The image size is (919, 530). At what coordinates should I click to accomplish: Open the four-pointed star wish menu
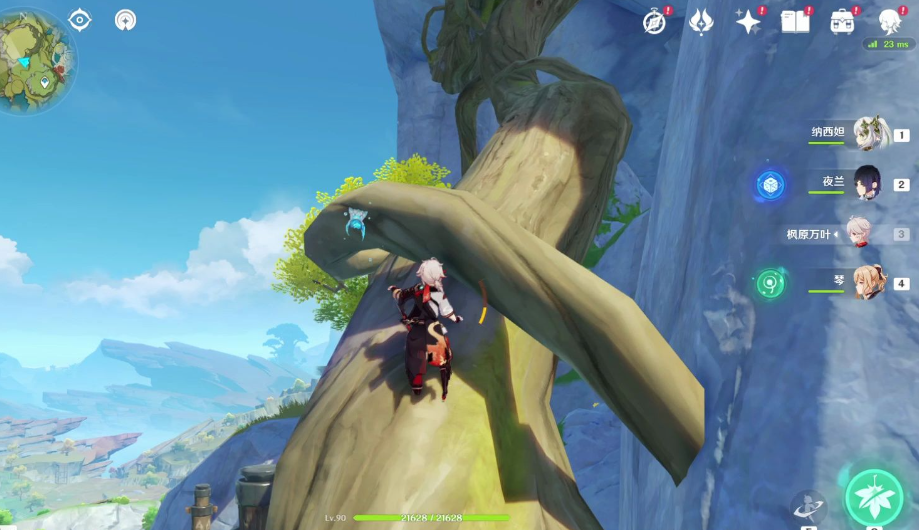(x=748, y=22)
